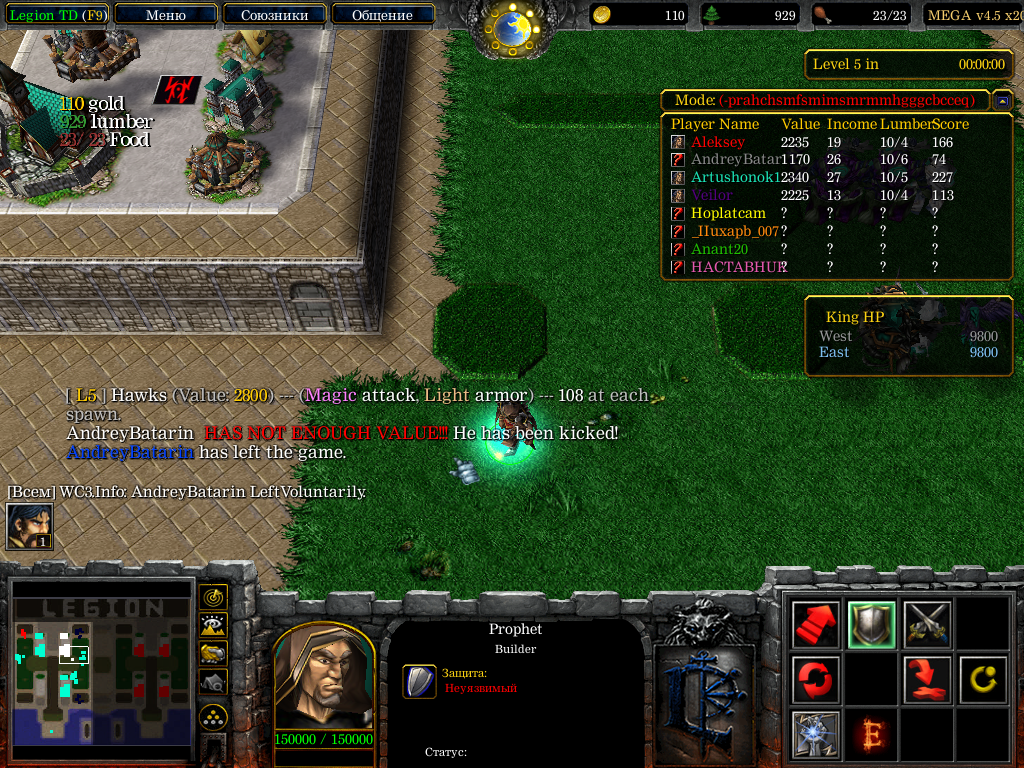The image size is (1024, 768).
Task: Activate the glowing blue fist ability
Action: pos(815,735)
